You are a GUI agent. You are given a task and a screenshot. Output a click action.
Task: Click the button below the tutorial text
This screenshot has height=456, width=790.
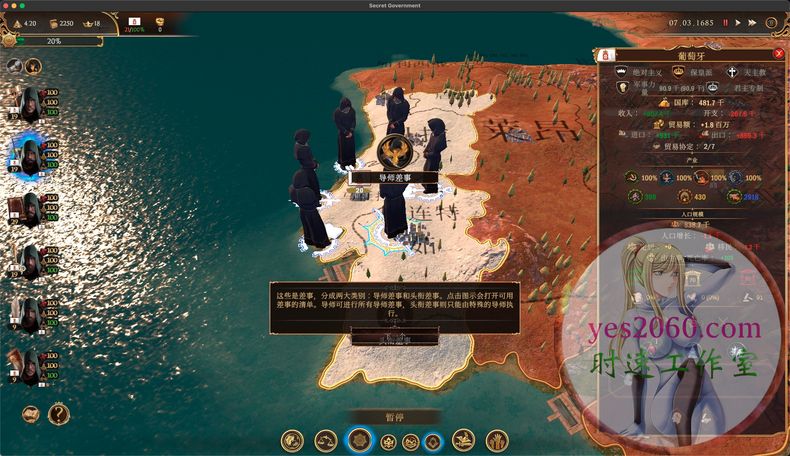point(394,339)
